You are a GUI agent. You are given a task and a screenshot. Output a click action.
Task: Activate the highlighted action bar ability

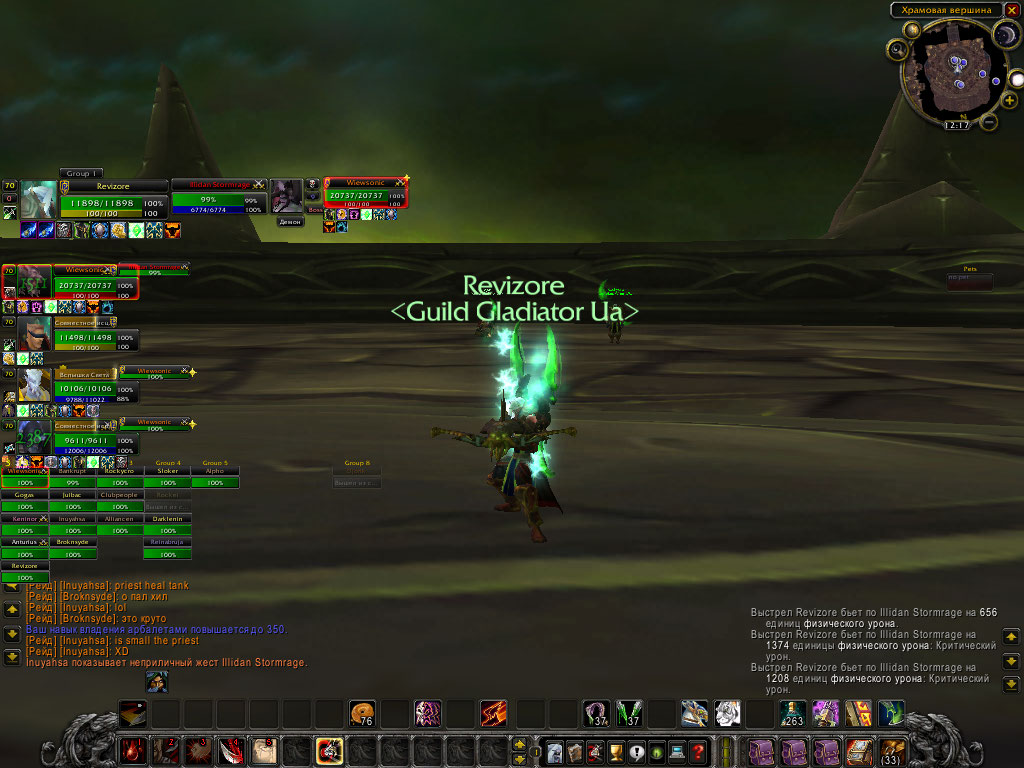coord(329,750)
